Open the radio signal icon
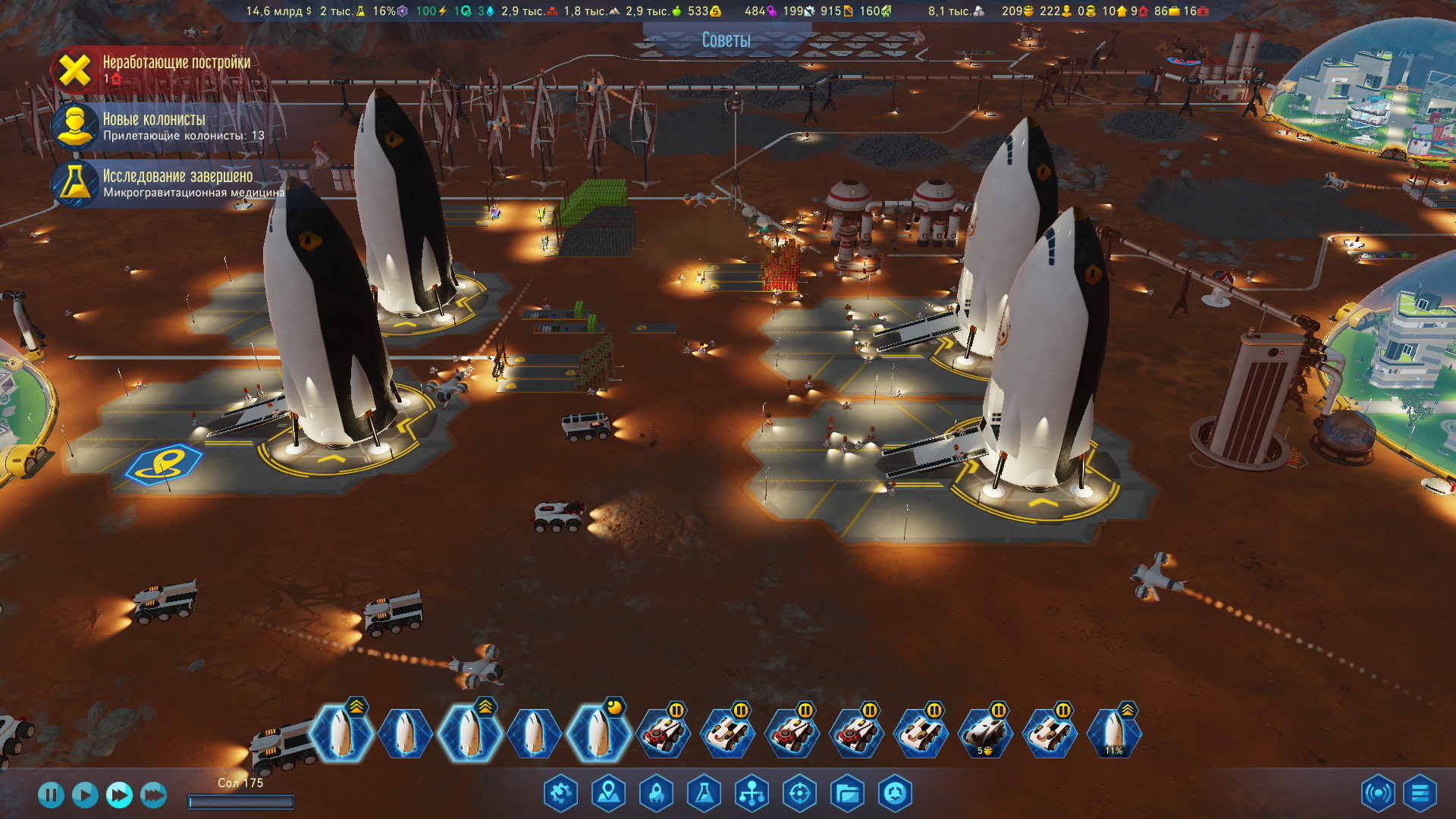 pyautogui.click(x=1377, y=794)
